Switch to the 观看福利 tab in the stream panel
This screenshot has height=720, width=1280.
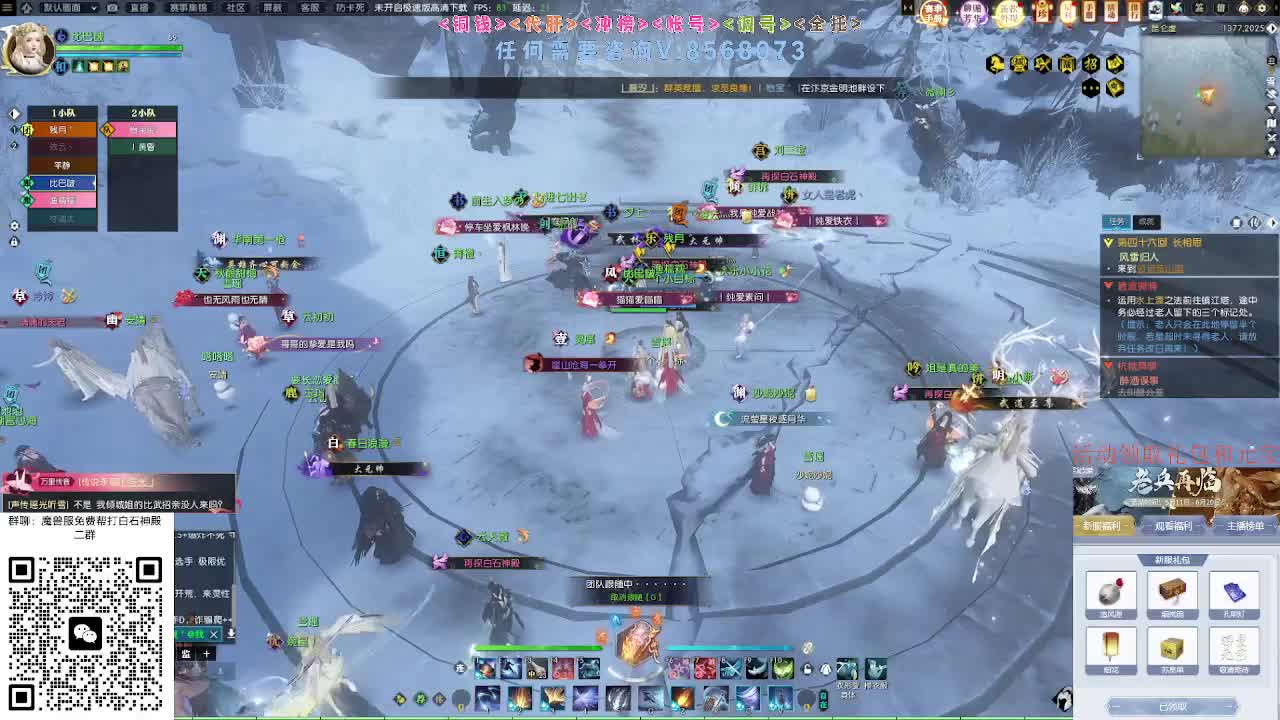pyautogui.click(x=1172, y=525)
